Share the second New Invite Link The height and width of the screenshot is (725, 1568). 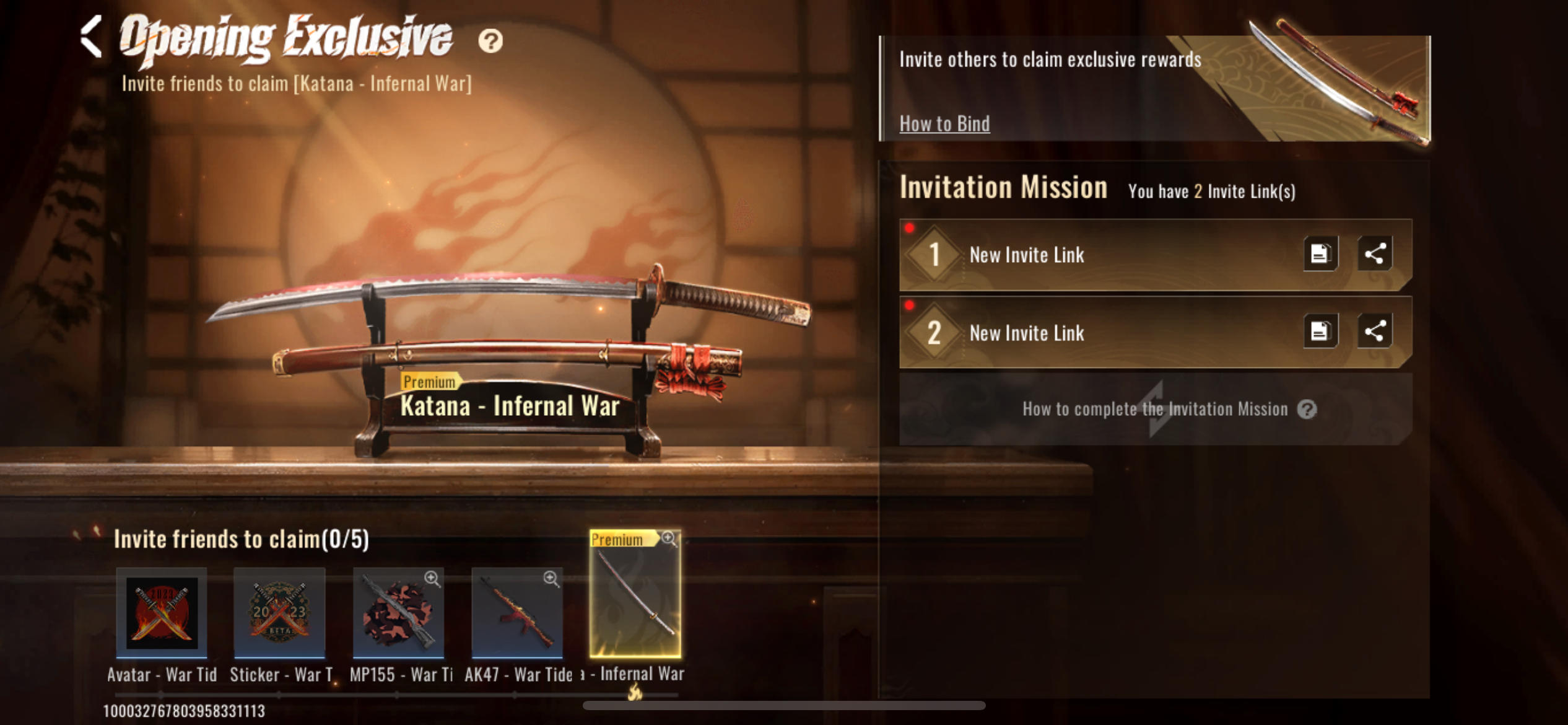coord(1375,332)
